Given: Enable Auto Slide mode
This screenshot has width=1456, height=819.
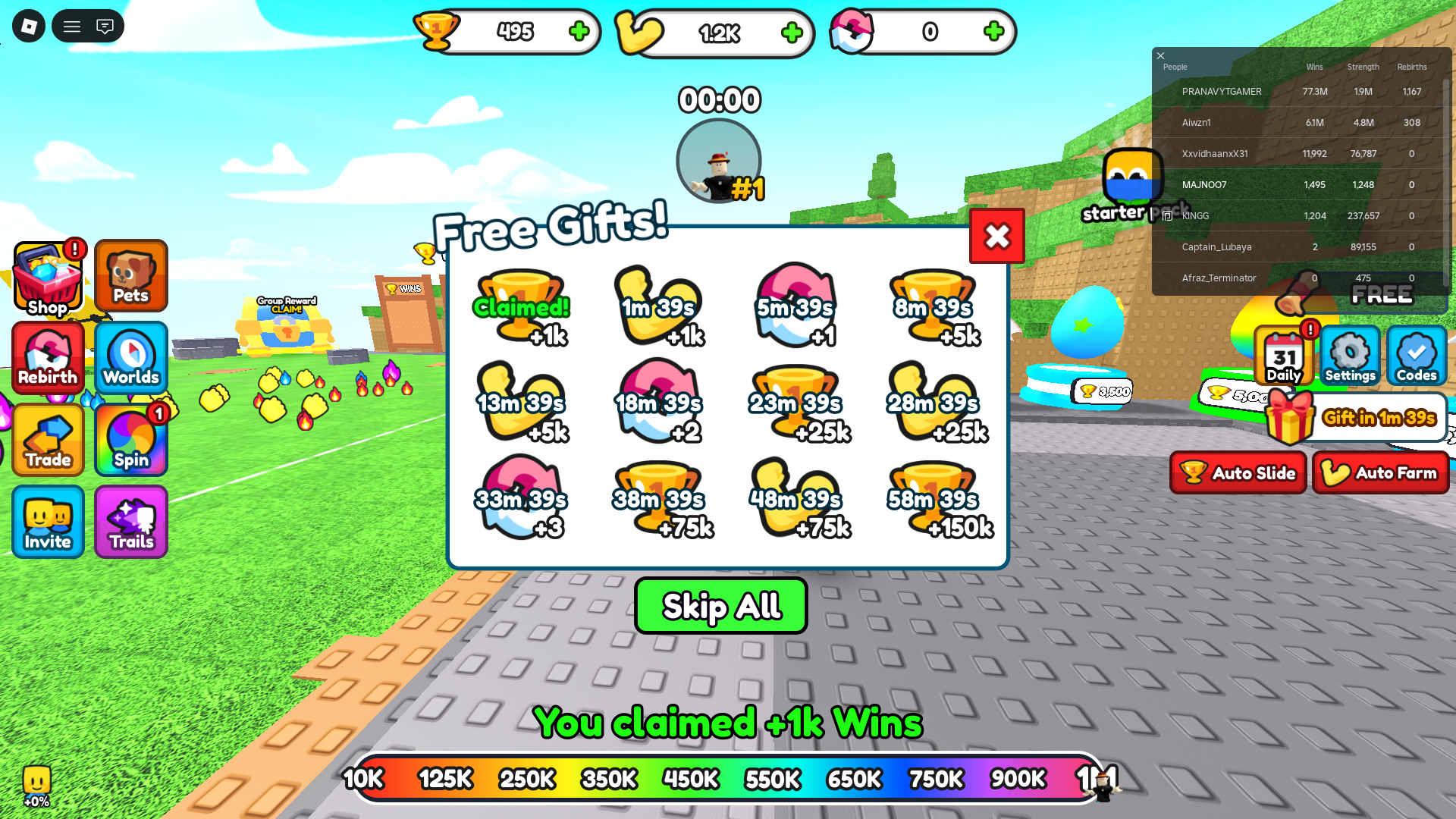Looking at the screenshot, I should click(x=1238, y=472).
